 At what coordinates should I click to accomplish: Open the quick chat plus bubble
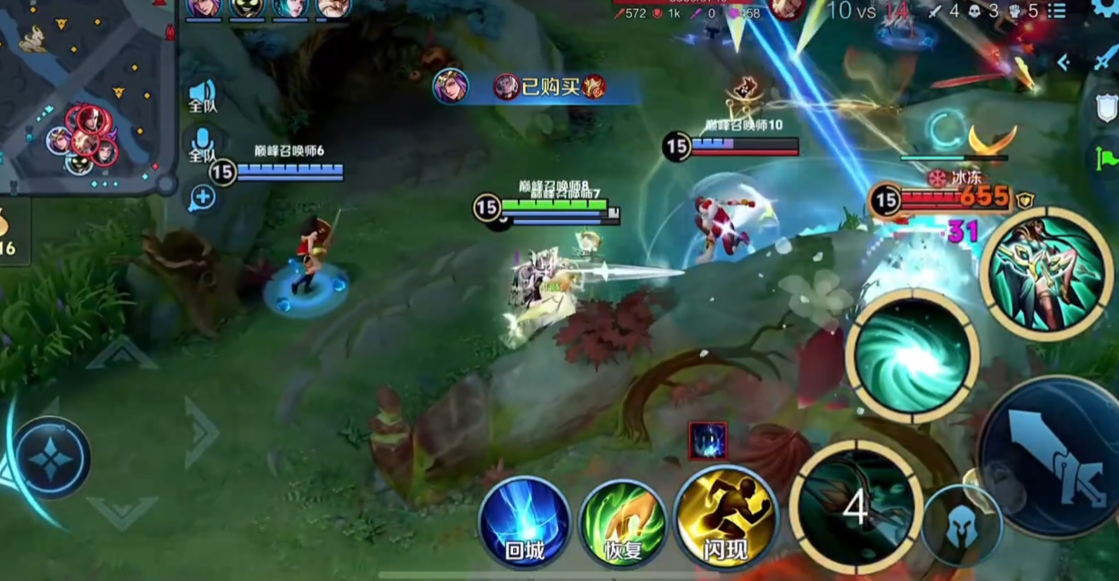point(203,198)
